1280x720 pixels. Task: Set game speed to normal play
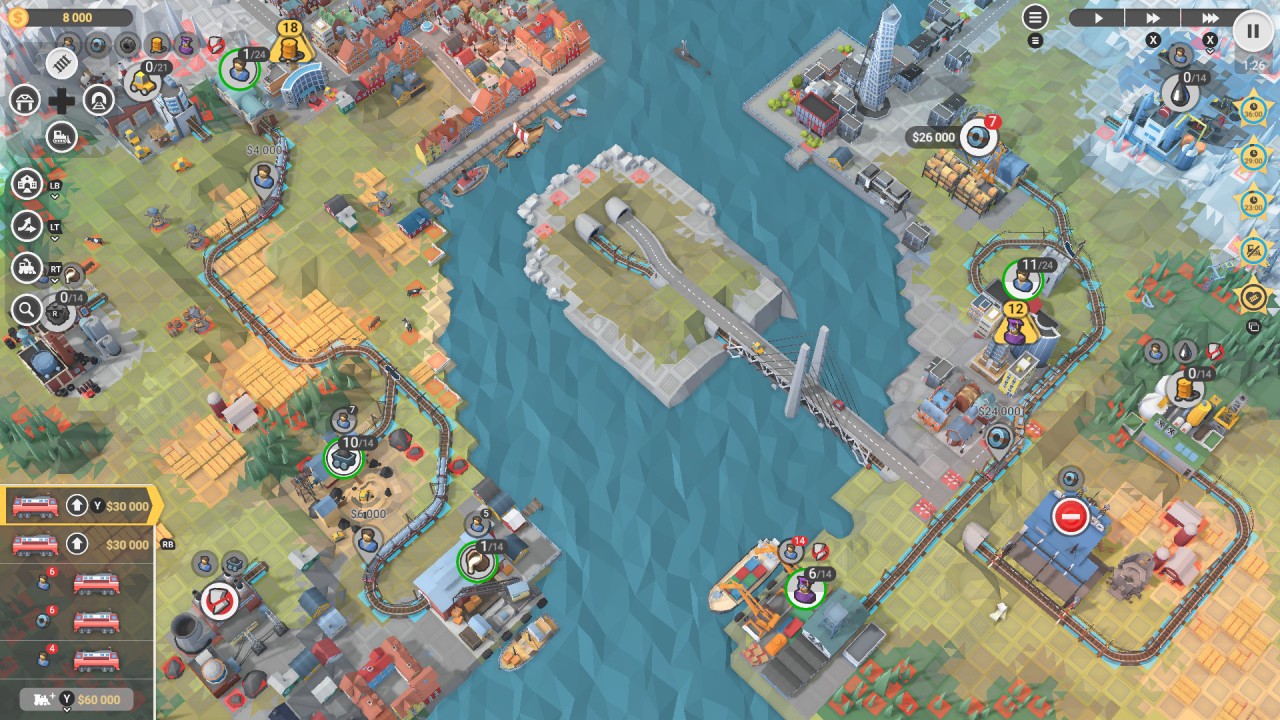tap(1097, 17)
